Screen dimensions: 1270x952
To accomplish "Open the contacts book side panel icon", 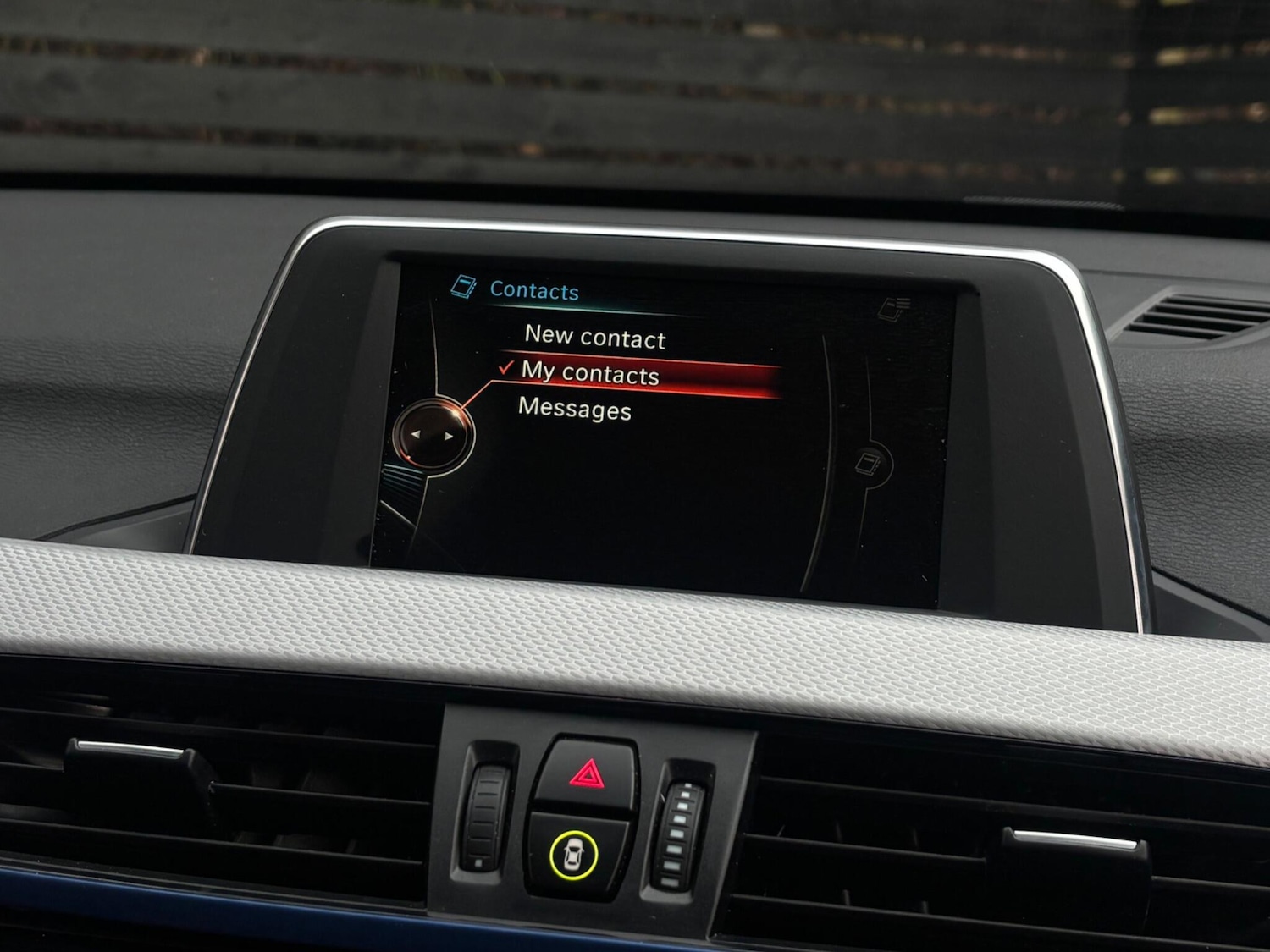I will coord(869,464).
